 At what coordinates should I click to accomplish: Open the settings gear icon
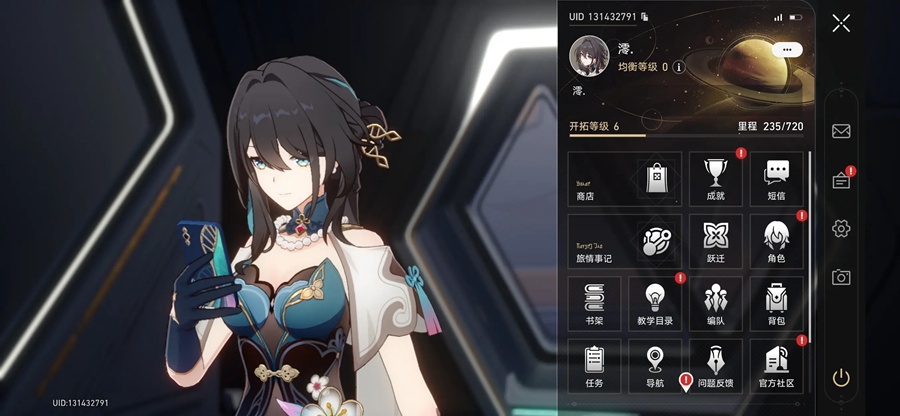[x=841, y=229]
